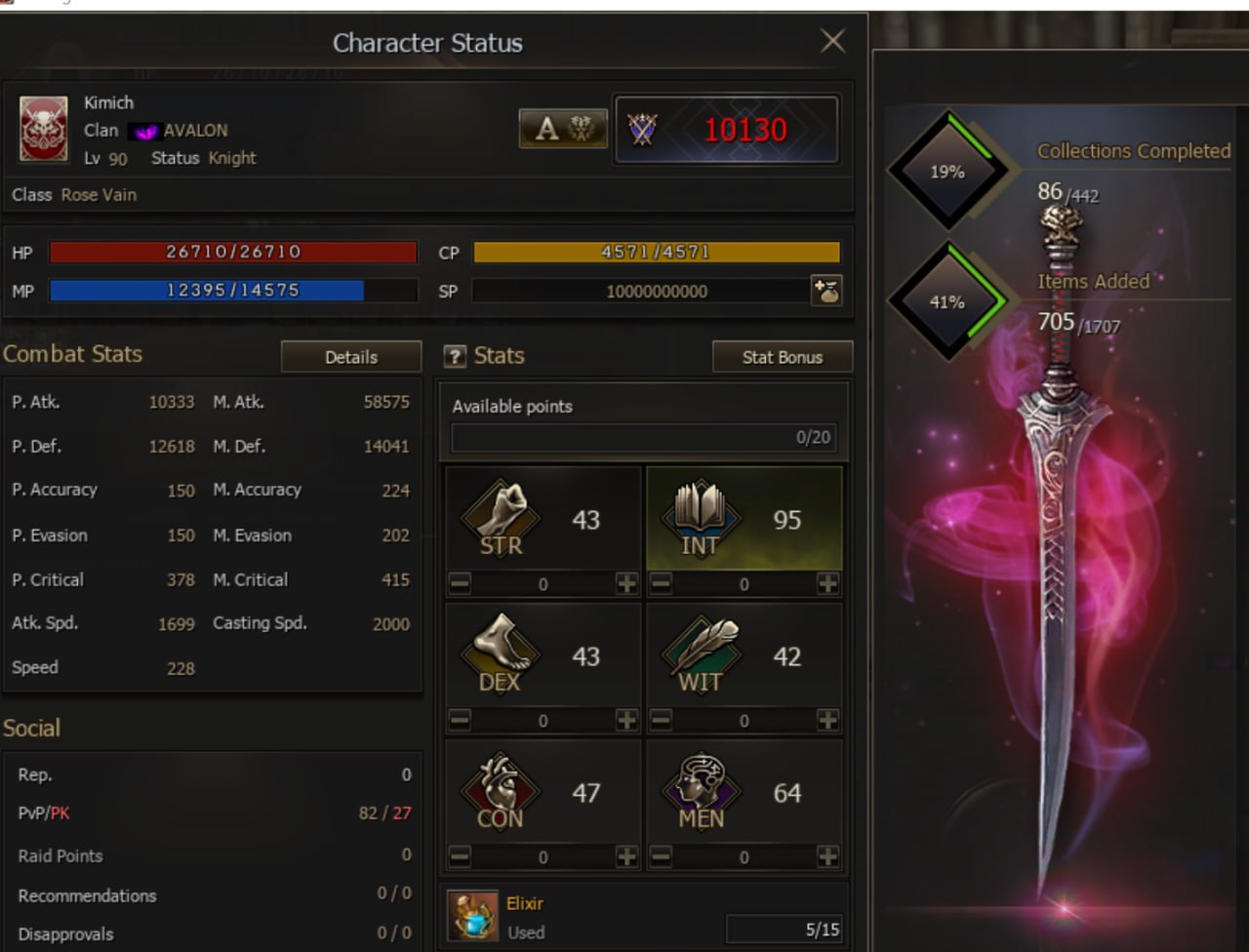Add a point to DEX

point(626,721)
